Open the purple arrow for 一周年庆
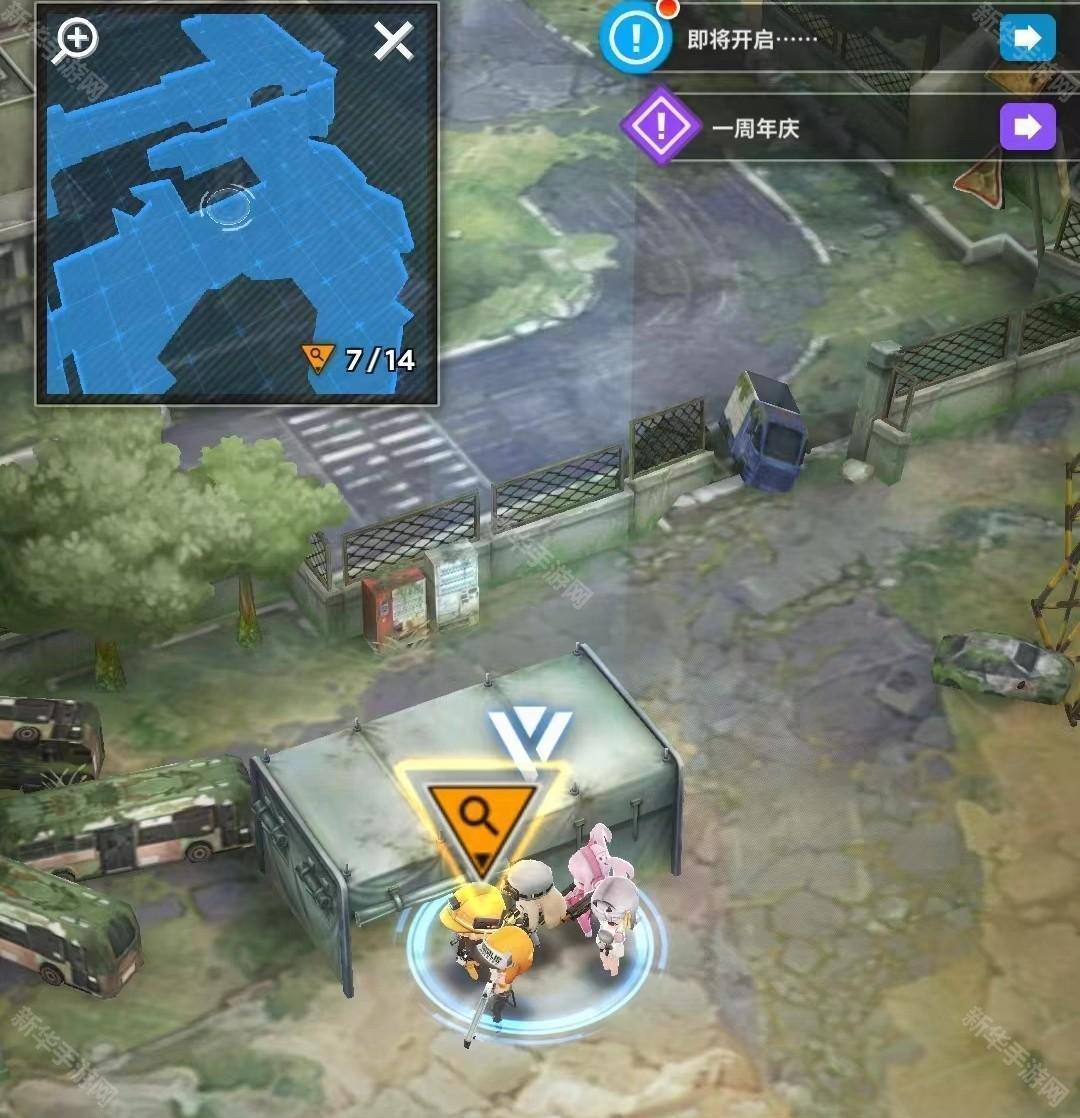1080x1118 pixels. click(x=1027, y=127)
